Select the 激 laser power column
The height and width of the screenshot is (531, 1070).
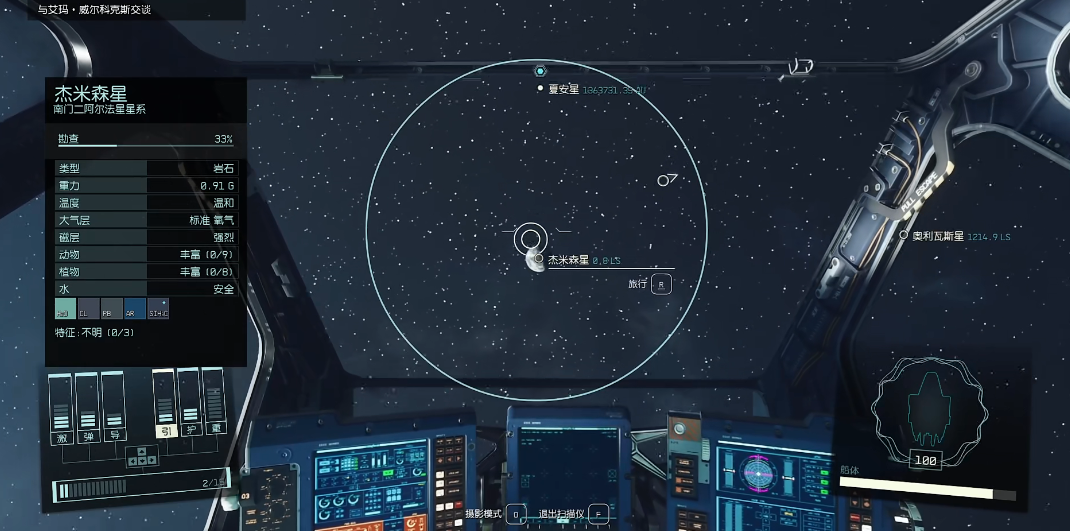click(61, 406)
